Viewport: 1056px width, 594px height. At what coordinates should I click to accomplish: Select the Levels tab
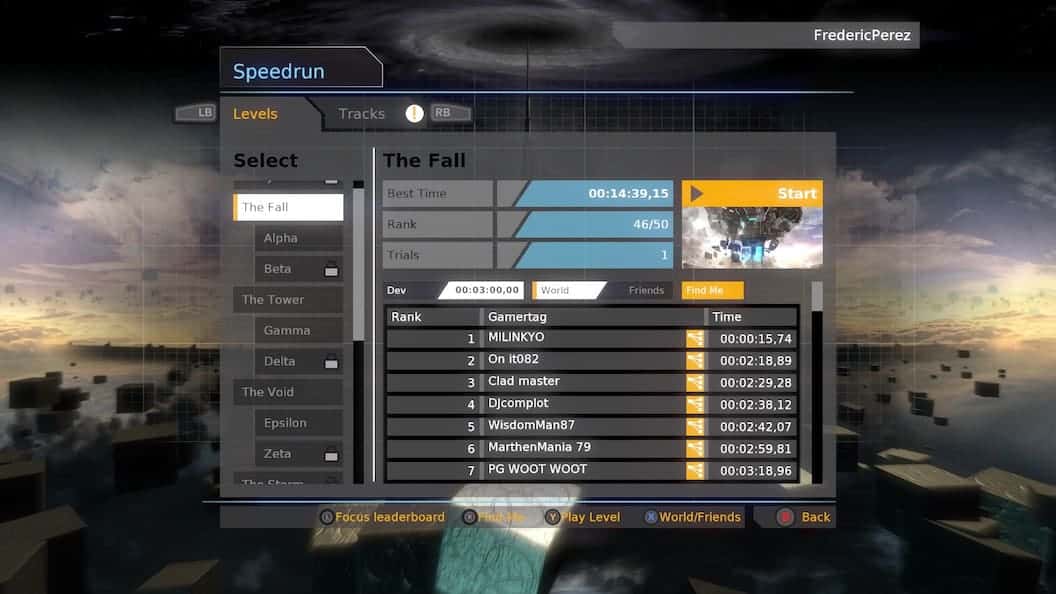pyautogui.click(x=255, y=114)
